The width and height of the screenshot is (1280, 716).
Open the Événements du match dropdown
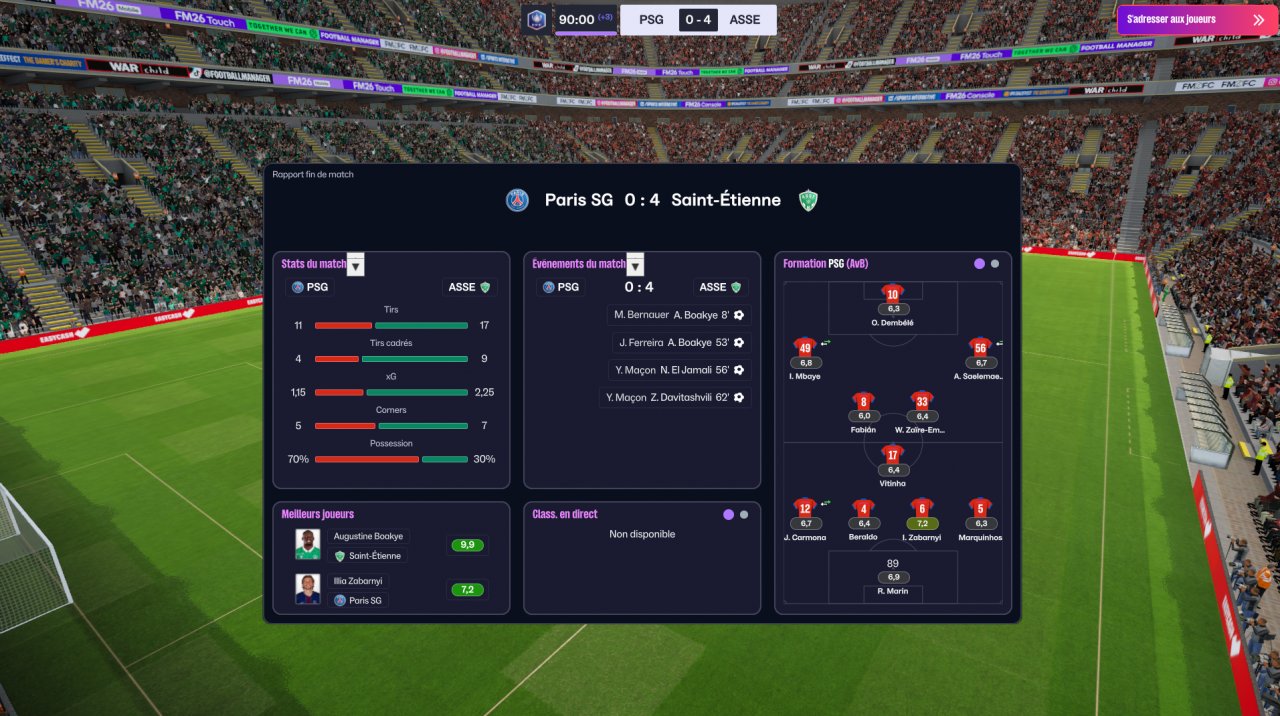point(635,265)
